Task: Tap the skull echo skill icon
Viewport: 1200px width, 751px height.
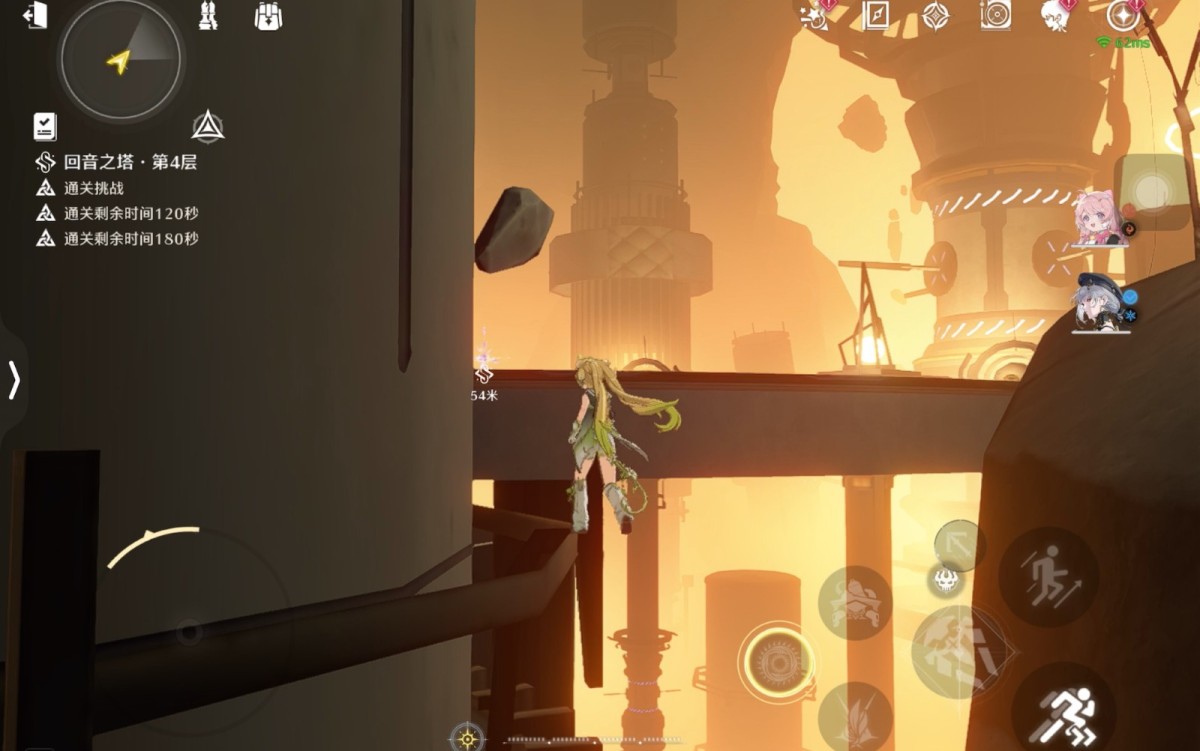Action: (x=947, y=578)
